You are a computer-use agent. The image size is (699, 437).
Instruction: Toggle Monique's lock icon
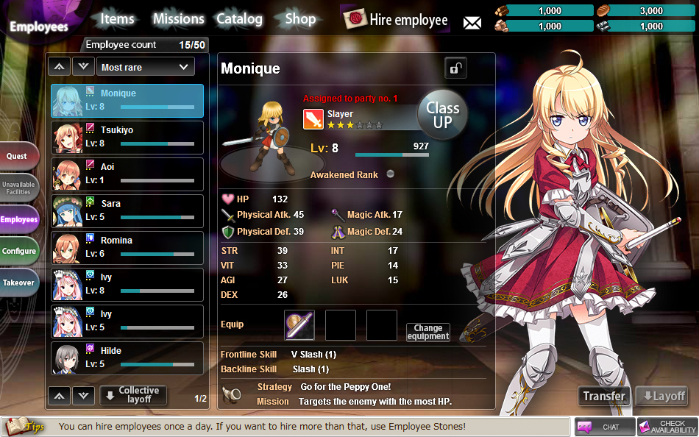pos(455,68)
